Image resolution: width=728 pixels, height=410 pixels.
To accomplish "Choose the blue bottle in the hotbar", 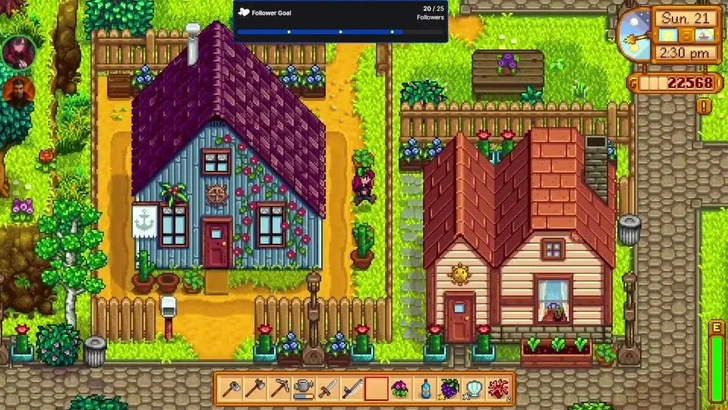I will tap(424, 388).
